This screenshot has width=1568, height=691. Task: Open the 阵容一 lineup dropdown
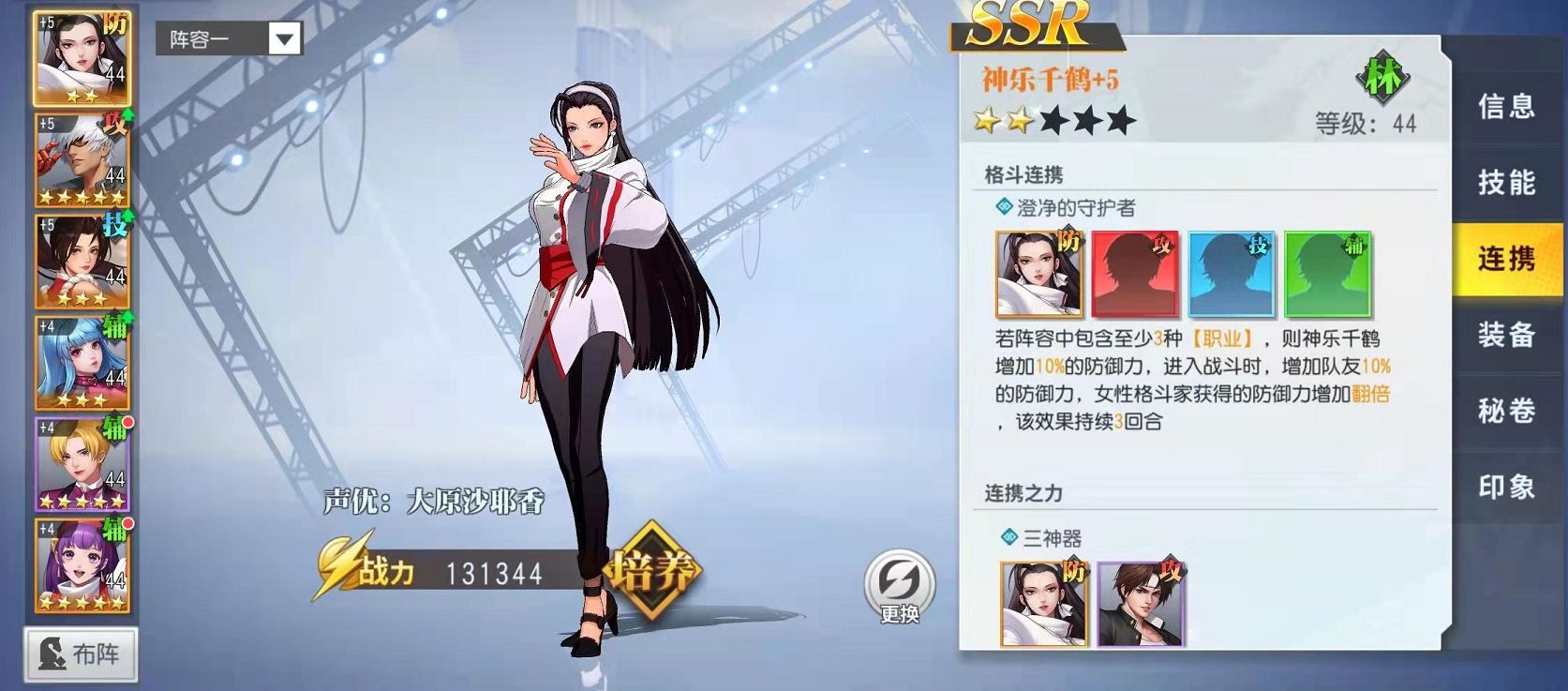(229, 38)
